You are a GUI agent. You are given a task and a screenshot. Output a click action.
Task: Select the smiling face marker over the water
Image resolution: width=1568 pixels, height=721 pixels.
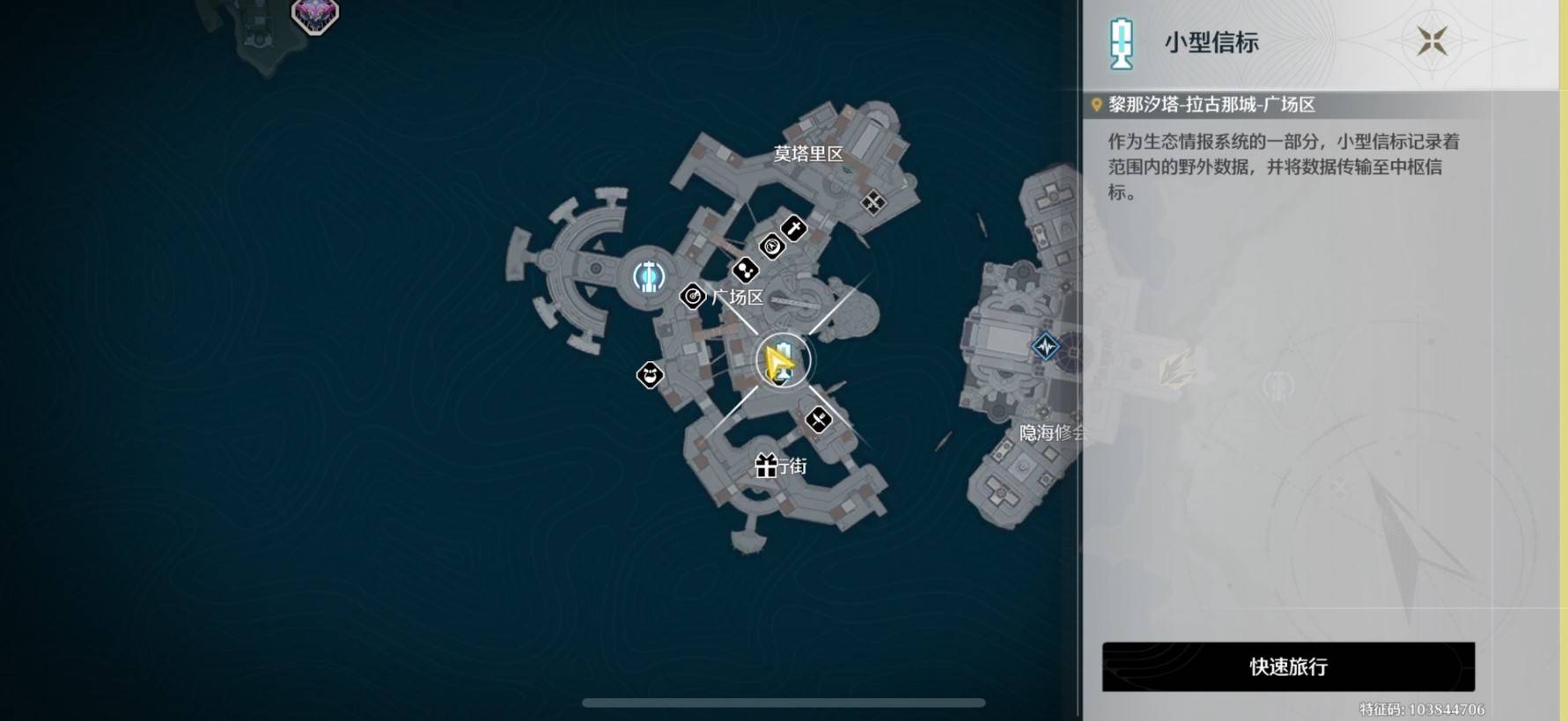point(650,376)
